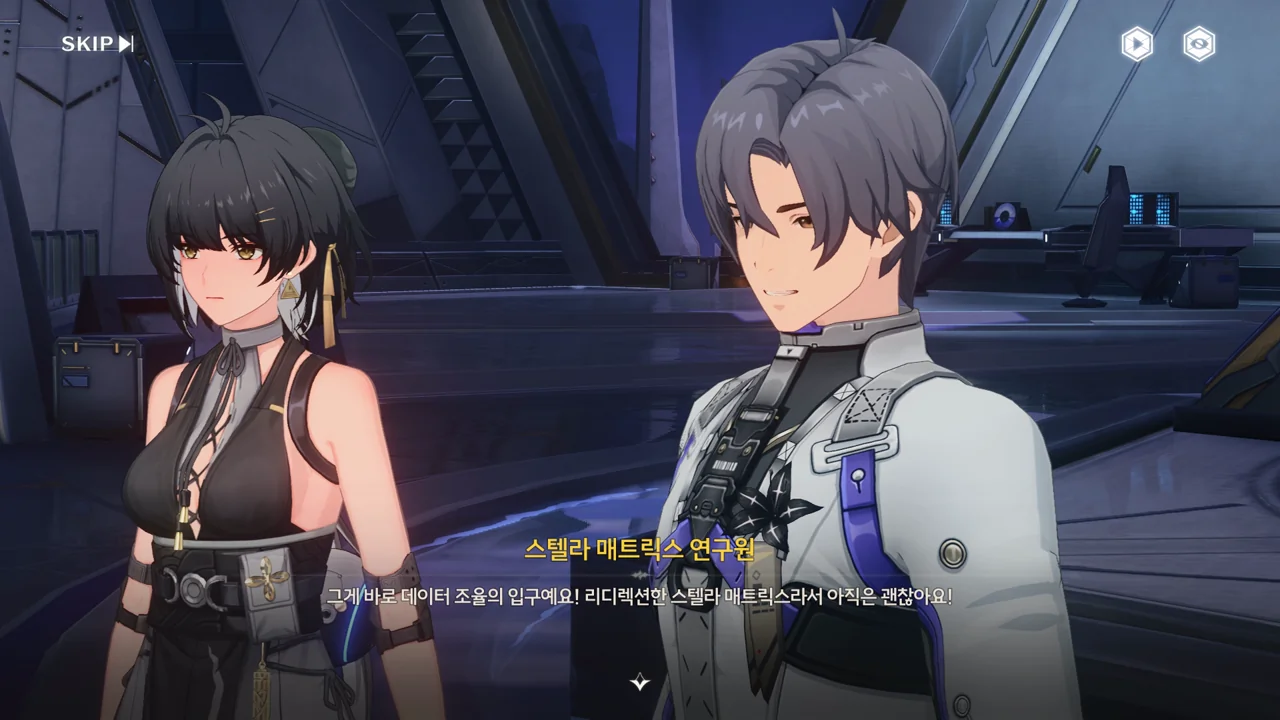
Task: Skip the cutscene dialogue
Action: [97, 44]
